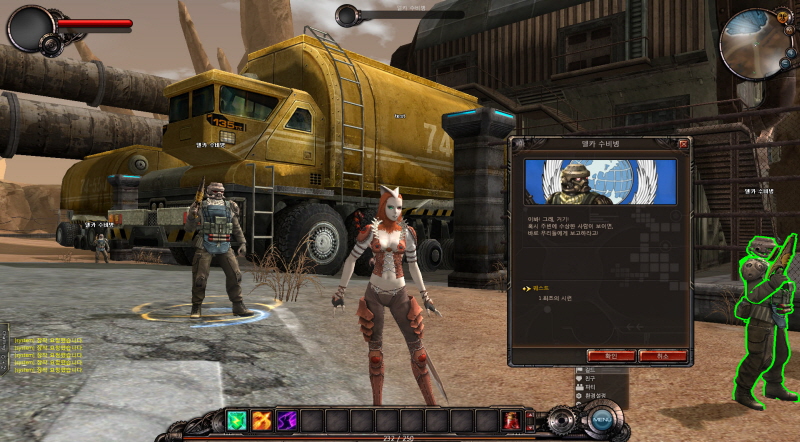Click the player portrait circle

30,28
